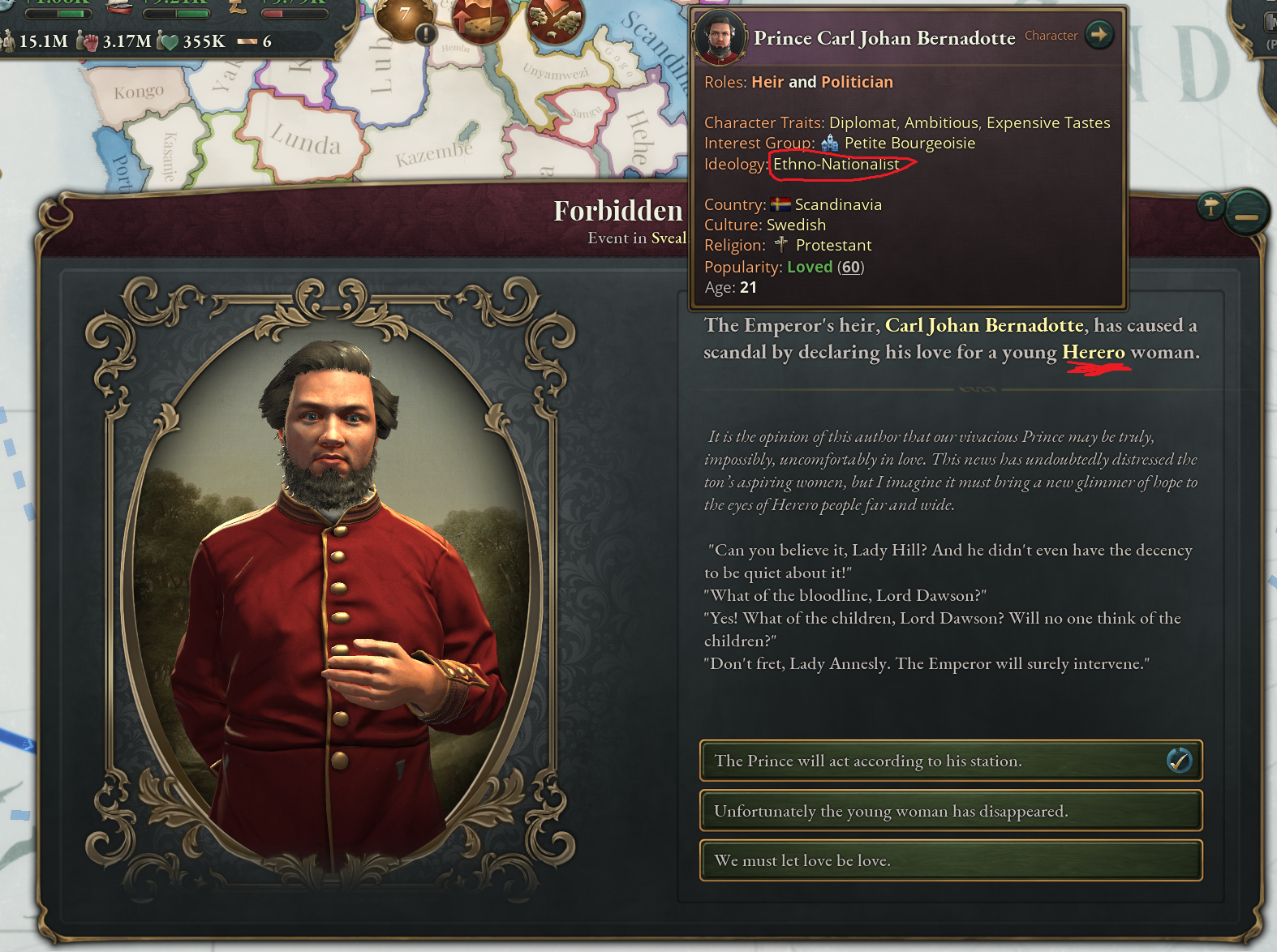Open the Petite Bourgeoisie interest group
Screen dimensions: 1277x952
[909, 144]
